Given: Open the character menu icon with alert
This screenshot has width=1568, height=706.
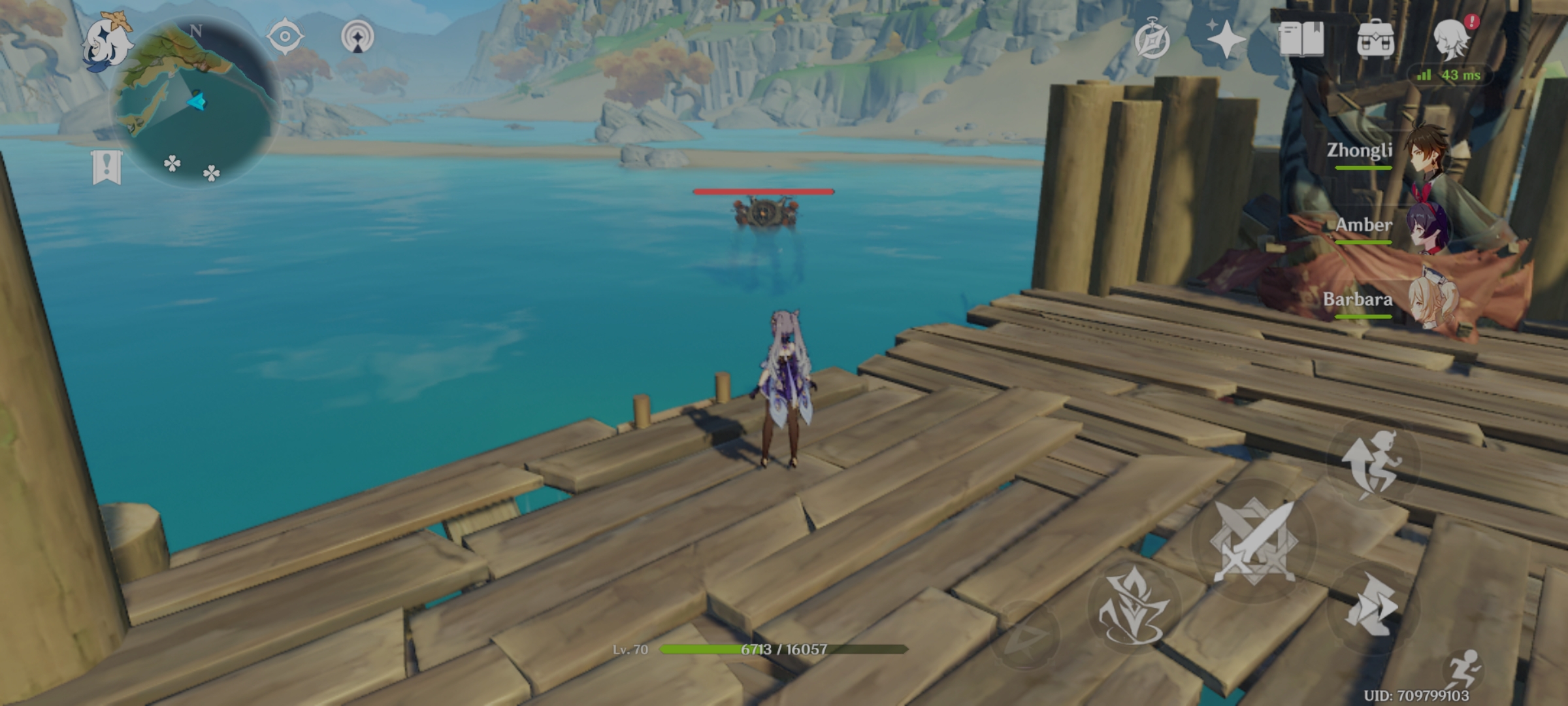Looking at the screenshot, I should tap(1451, 39).
